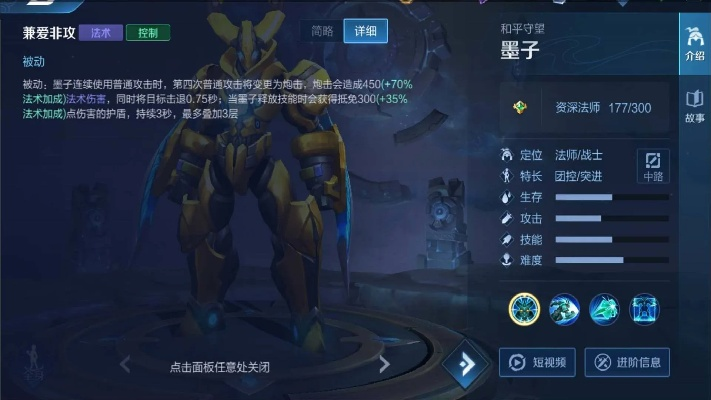This screenshot has height=400, width=711.
Task: Open the 介绍 introduction side tab
Action: coord(694,43)
